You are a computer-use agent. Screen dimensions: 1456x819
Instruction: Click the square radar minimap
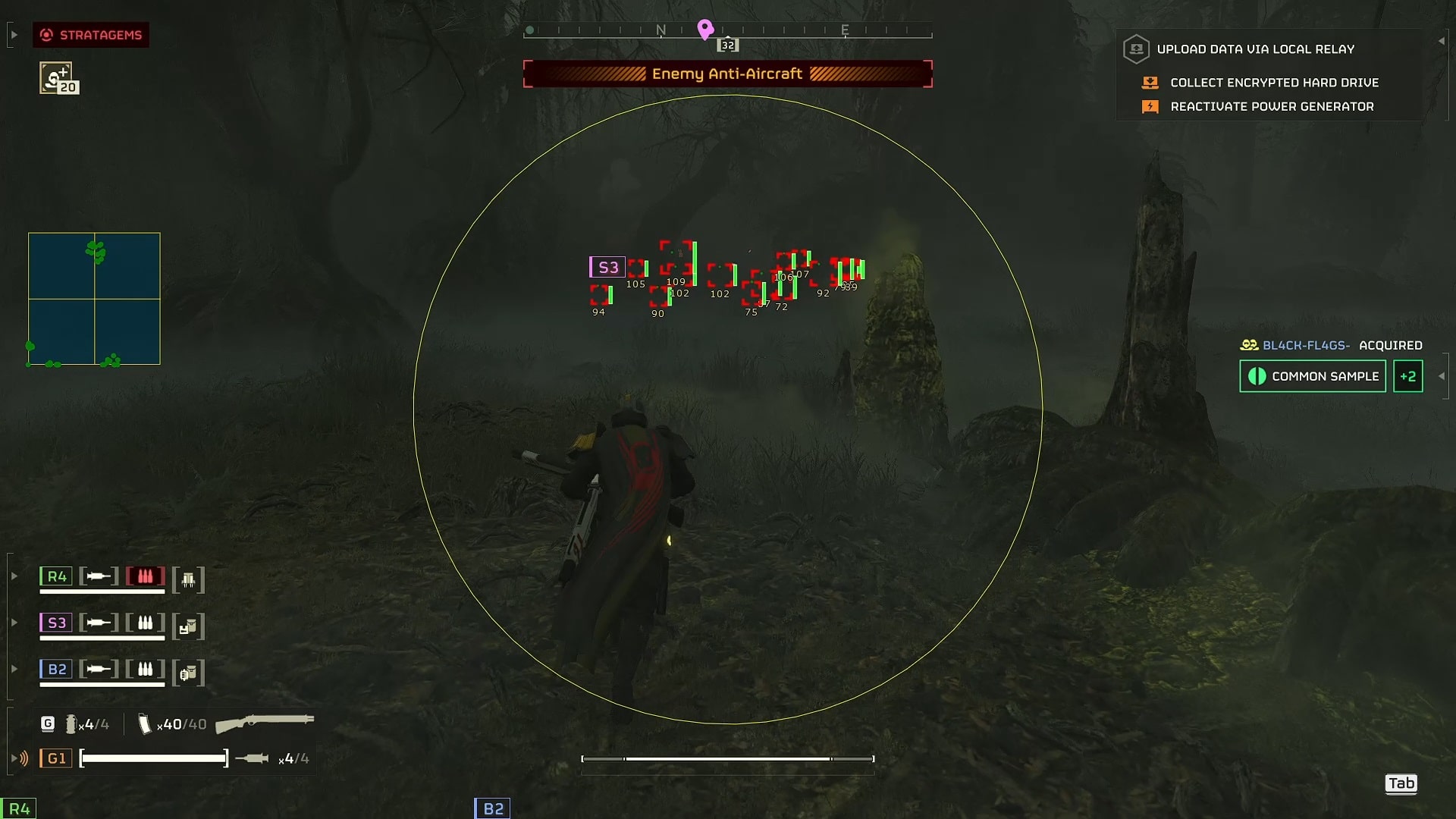[94, 299]
